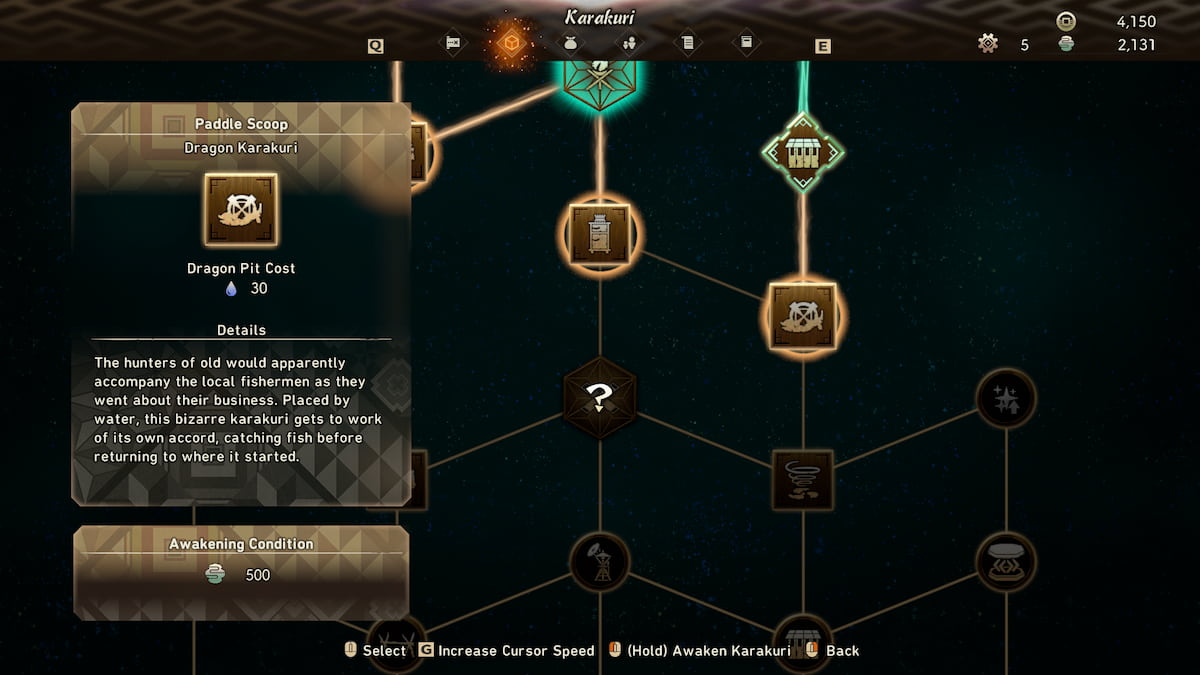Click the Paddle Scoop icon in details panel

(241, 209)
